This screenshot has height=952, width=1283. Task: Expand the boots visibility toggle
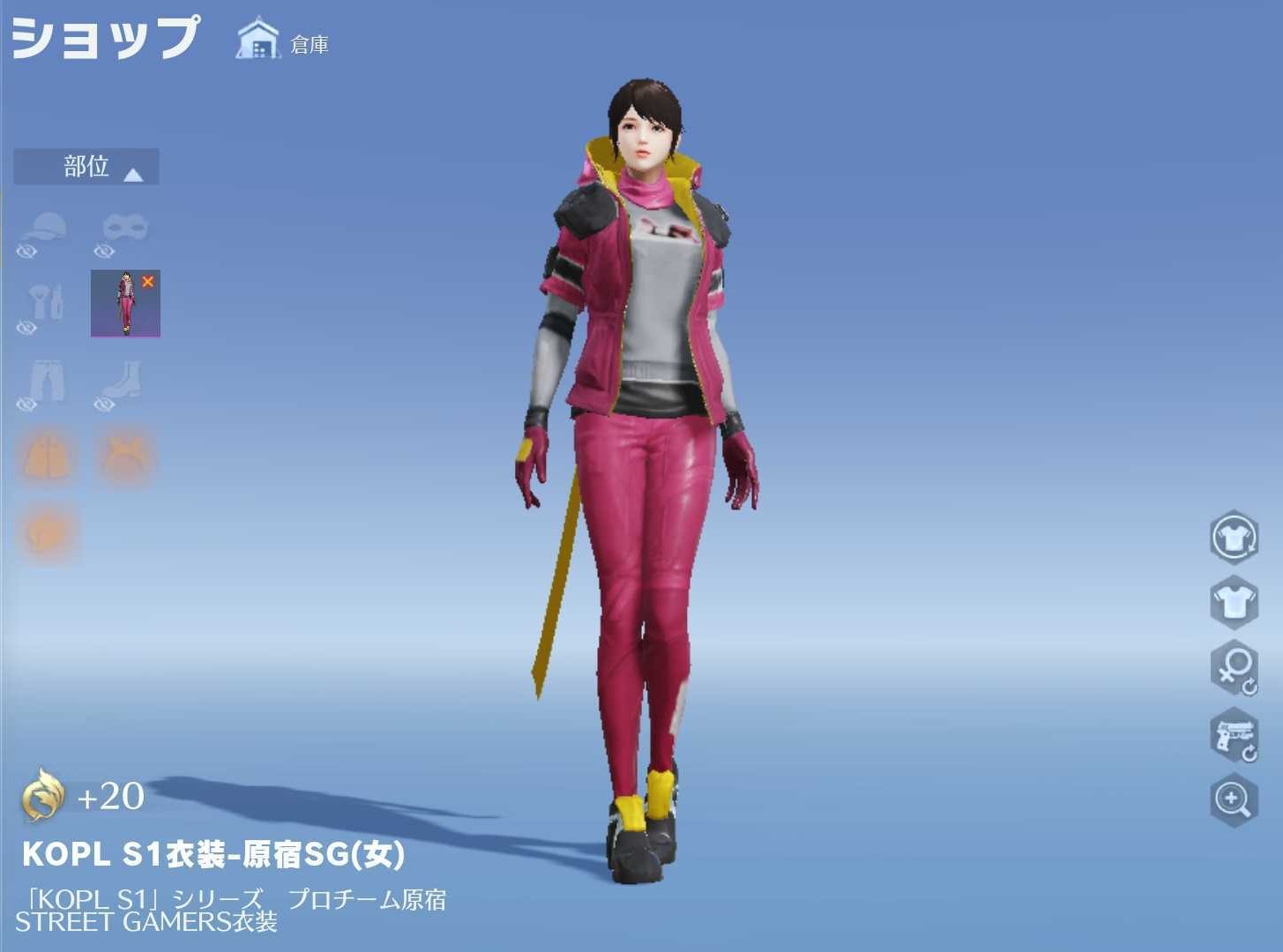coord(104,406)
